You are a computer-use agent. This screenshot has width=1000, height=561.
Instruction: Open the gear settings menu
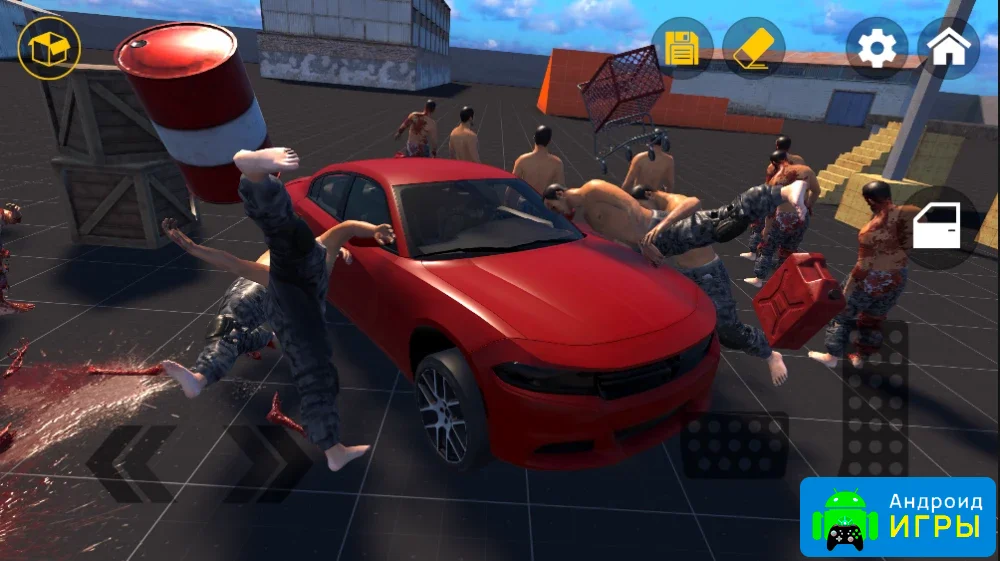pos(877,48)
